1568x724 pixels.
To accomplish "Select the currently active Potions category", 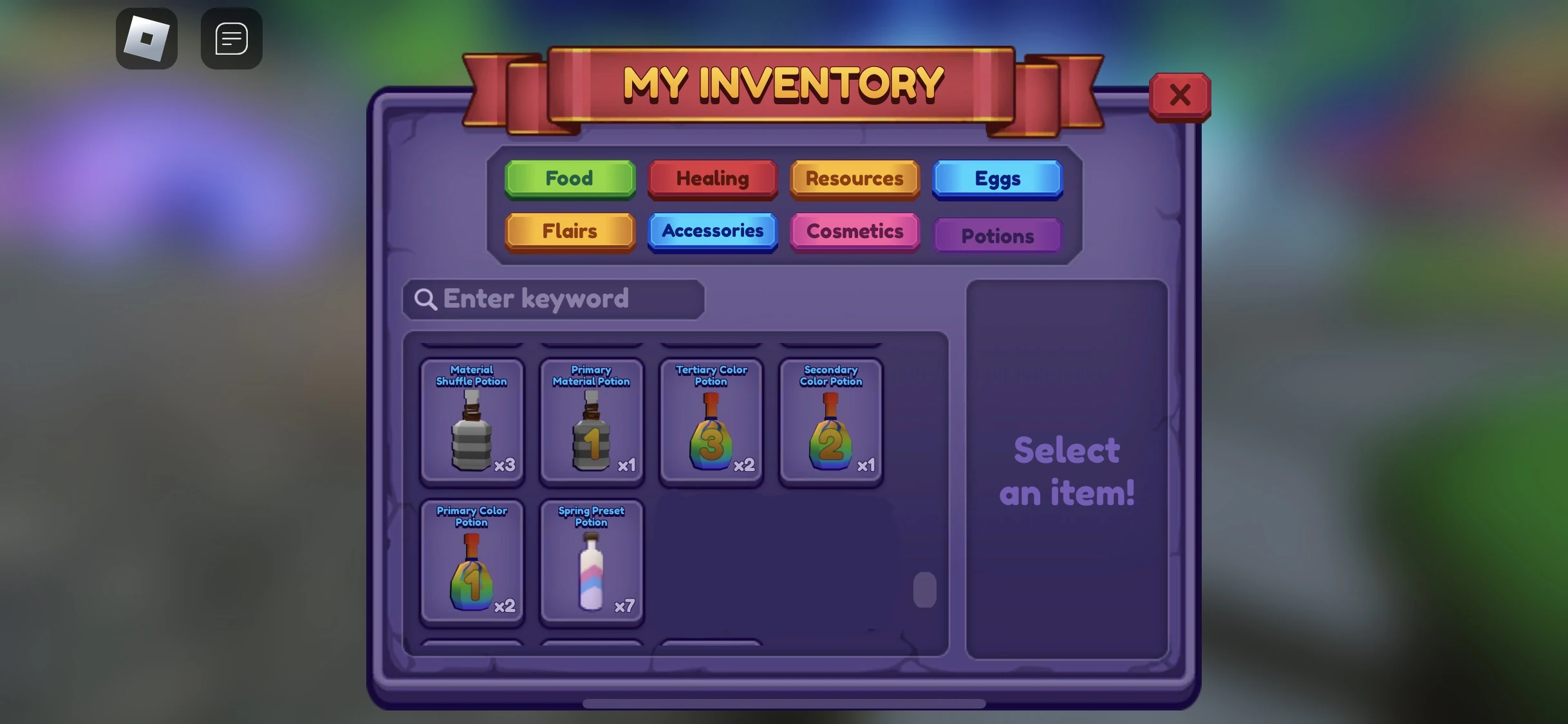I will (997, 236).
